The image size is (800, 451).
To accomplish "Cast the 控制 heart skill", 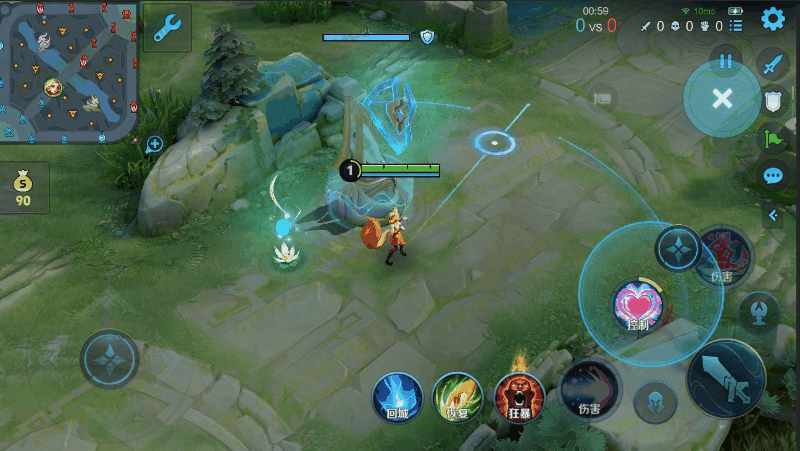I will click(637, 305).
